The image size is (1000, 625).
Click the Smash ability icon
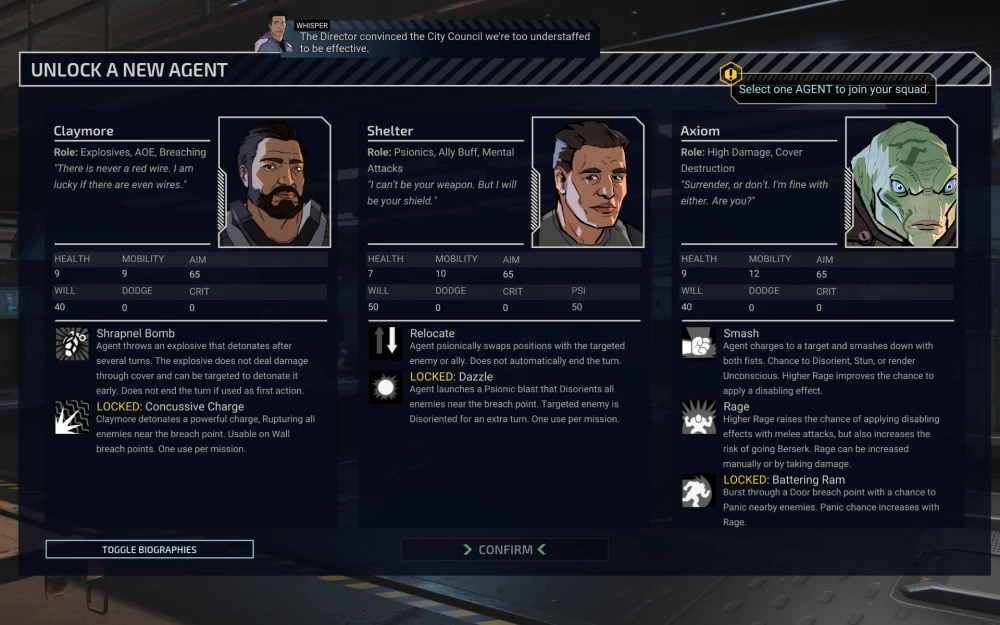click(x=698, y=343)
